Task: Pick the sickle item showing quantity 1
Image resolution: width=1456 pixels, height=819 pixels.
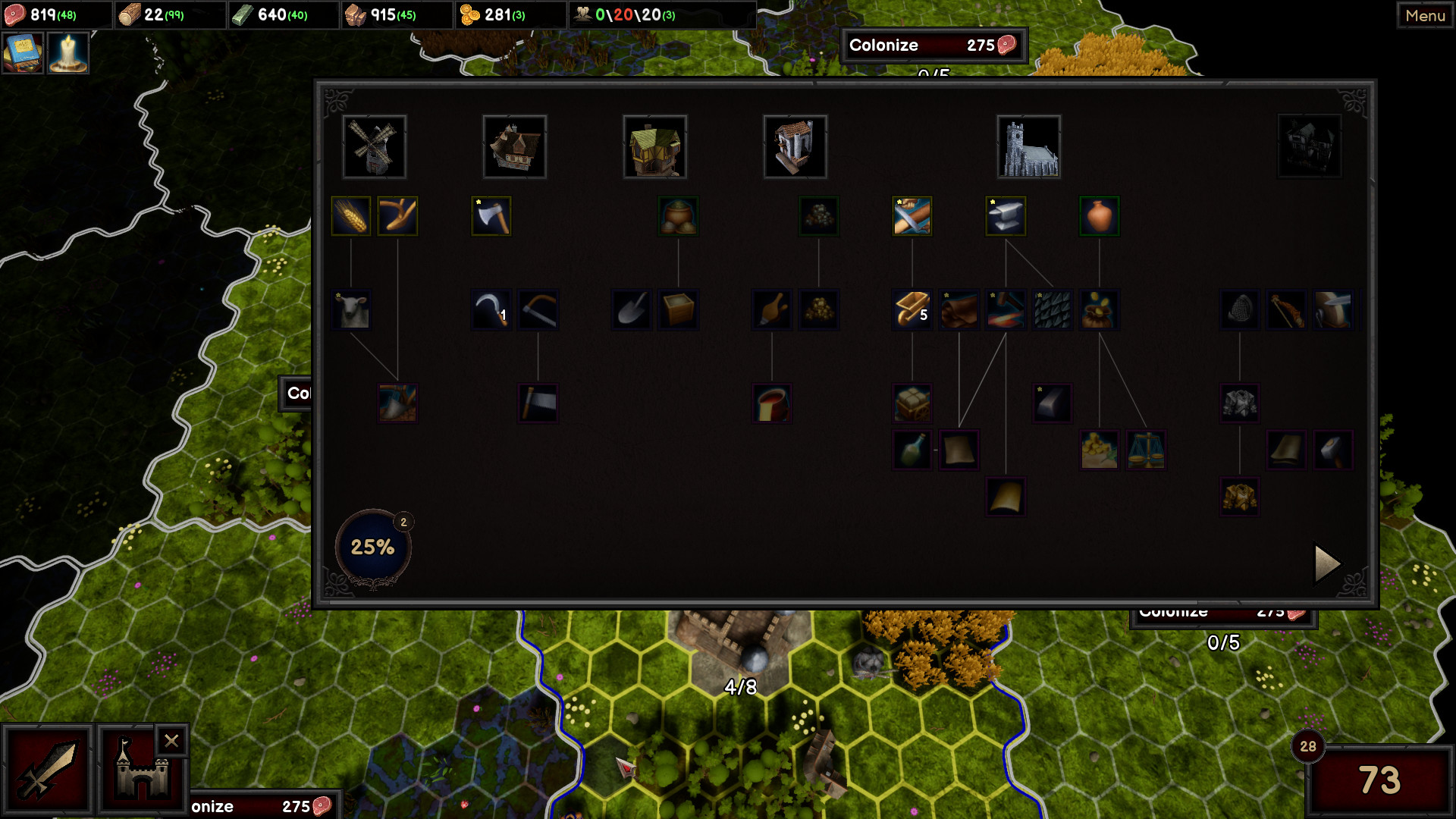Action: point(491,309)
